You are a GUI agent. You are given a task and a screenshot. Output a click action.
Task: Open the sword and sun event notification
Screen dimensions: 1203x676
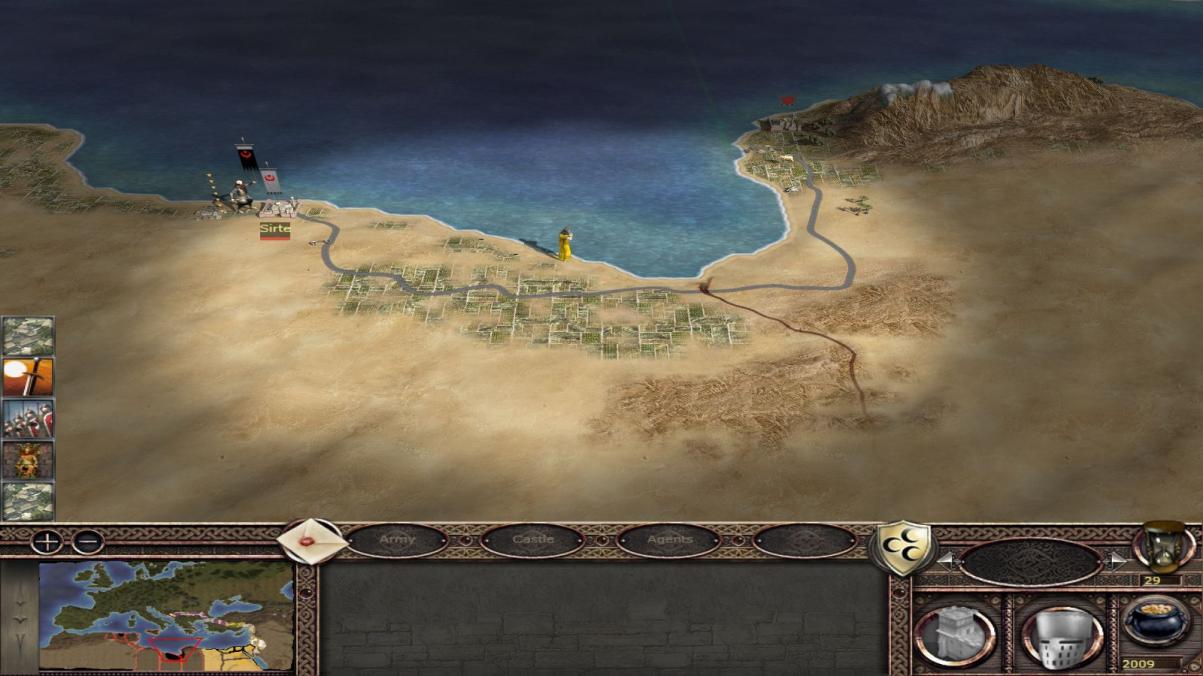pyautogui.click(x=28, y=377)
